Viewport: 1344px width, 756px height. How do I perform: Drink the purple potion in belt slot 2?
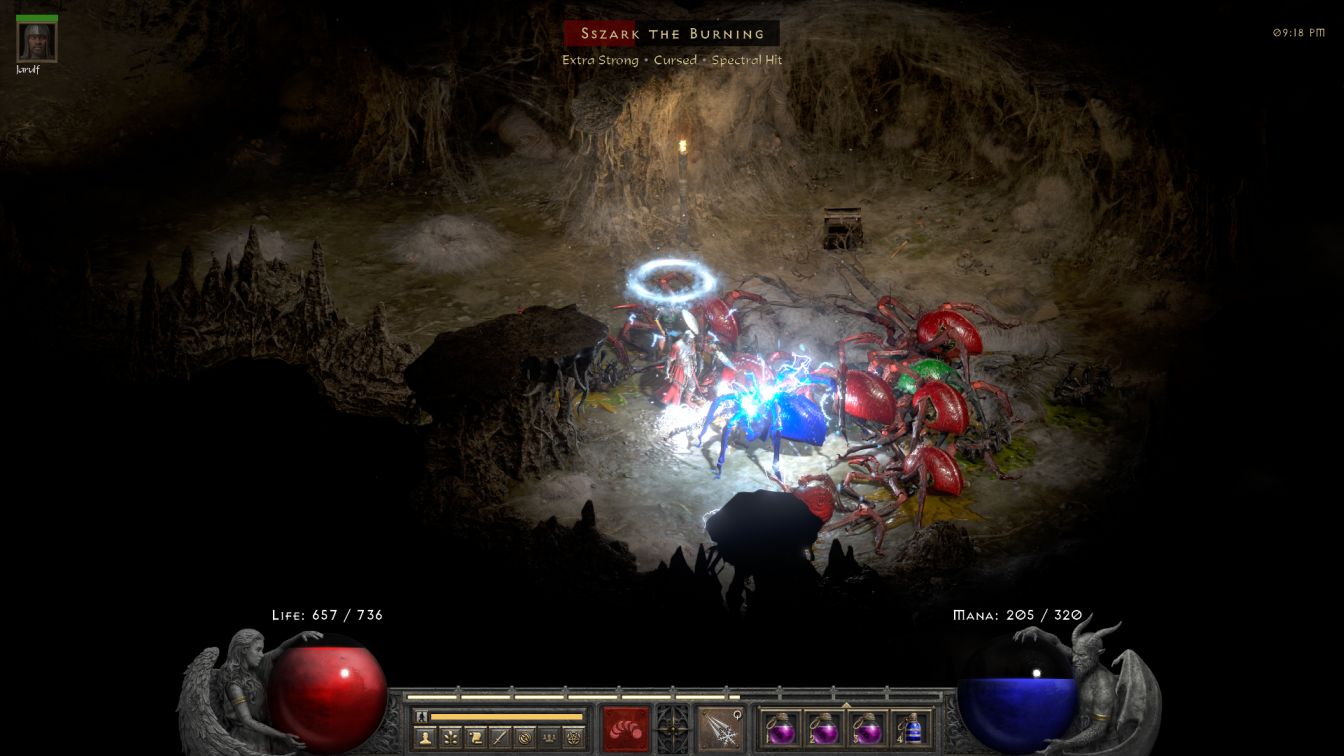click(824, 729)
